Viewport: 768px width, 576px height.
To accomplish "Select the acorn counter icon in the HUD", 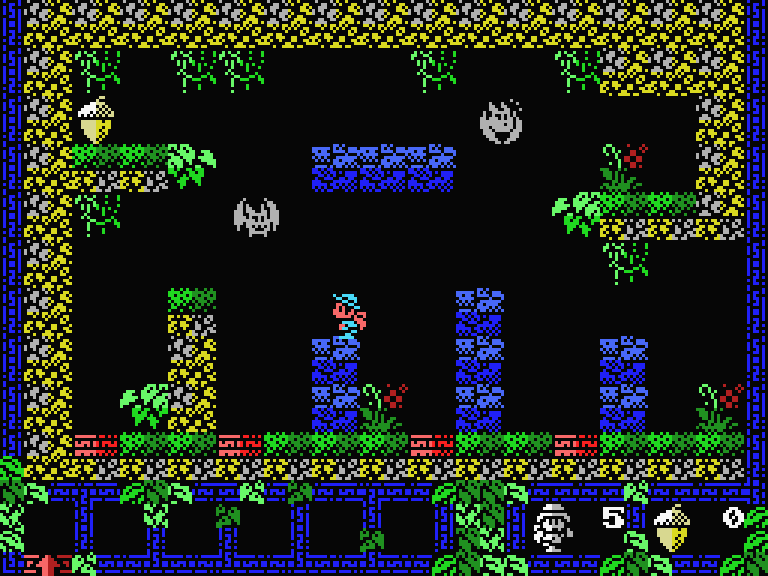I will coord(671,527).
